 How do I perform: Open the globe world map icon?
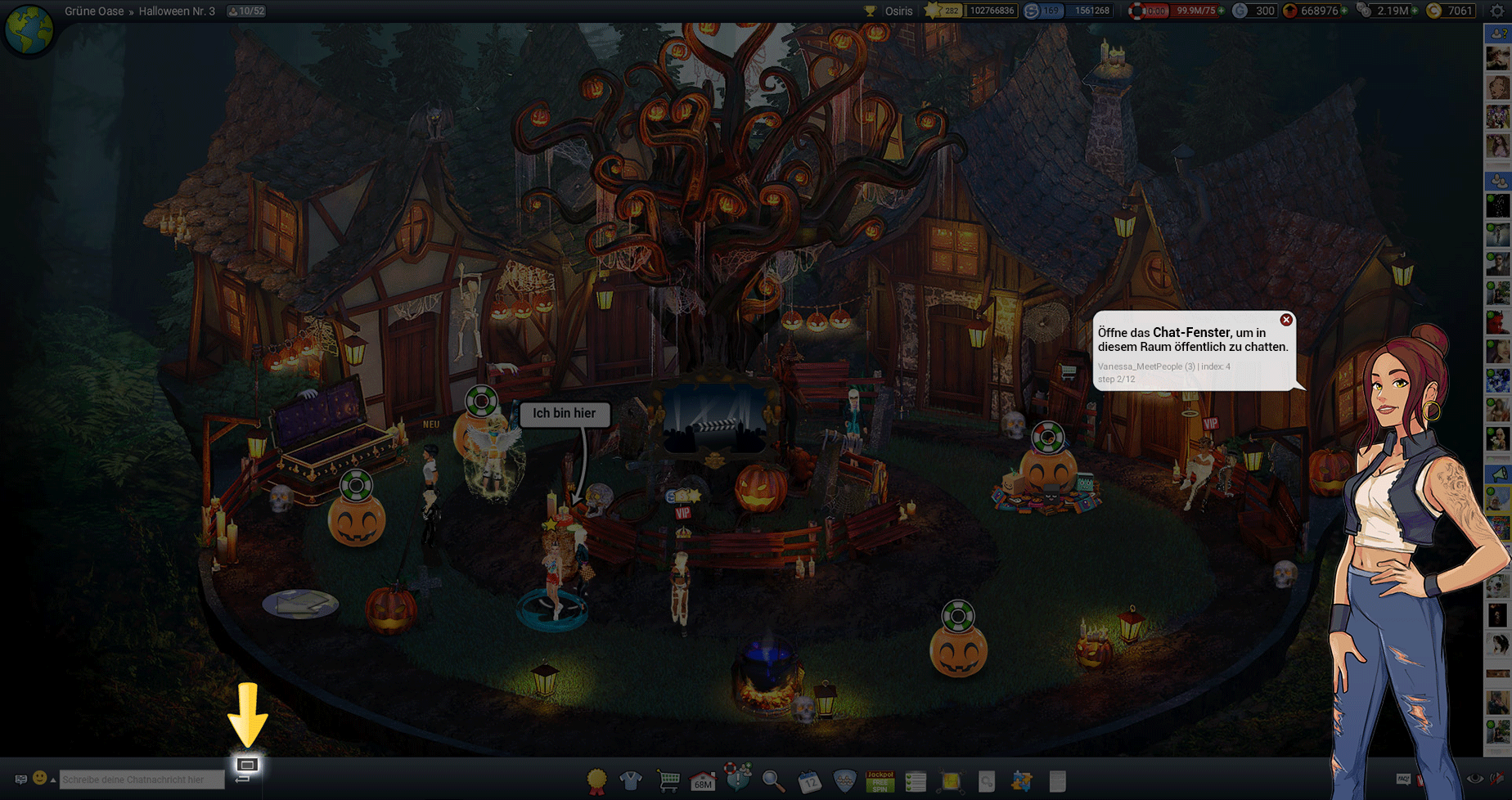tap(29, 29)
